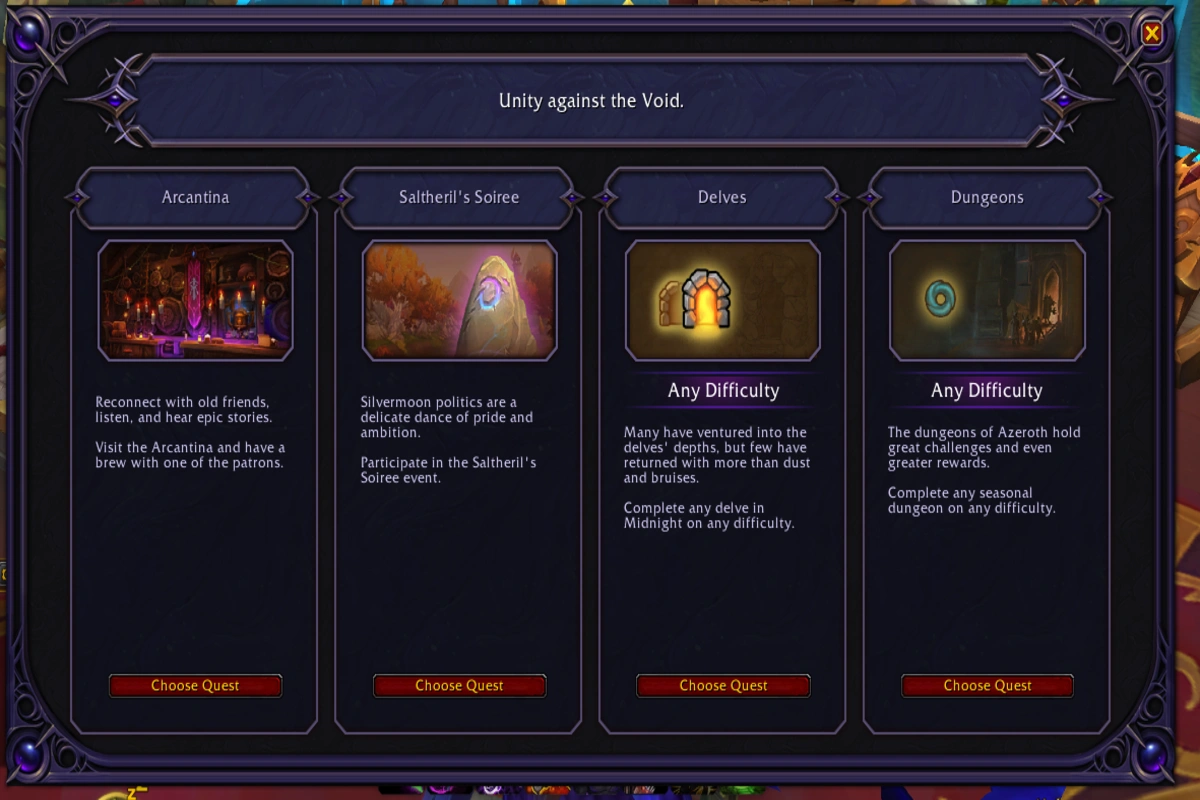The width and height of the screenshot is (1200, 800).
Task: Select the Arcantina tavern artwork
Action: [x=195, y=300]
